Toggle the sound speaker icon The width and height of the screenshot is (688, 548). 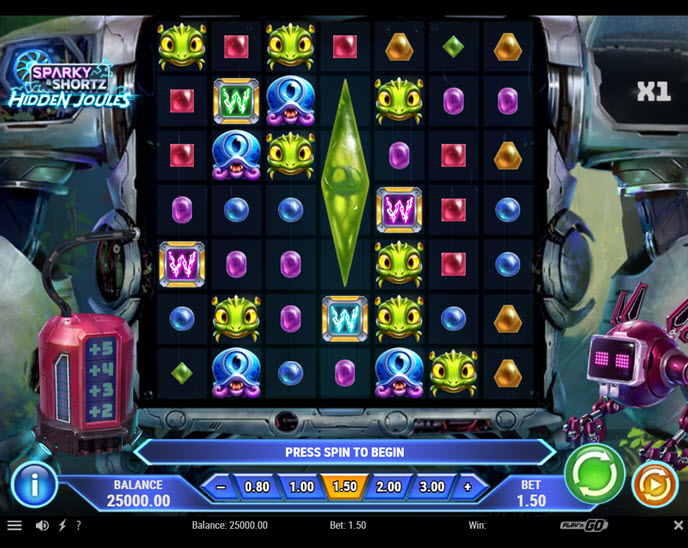42,525
